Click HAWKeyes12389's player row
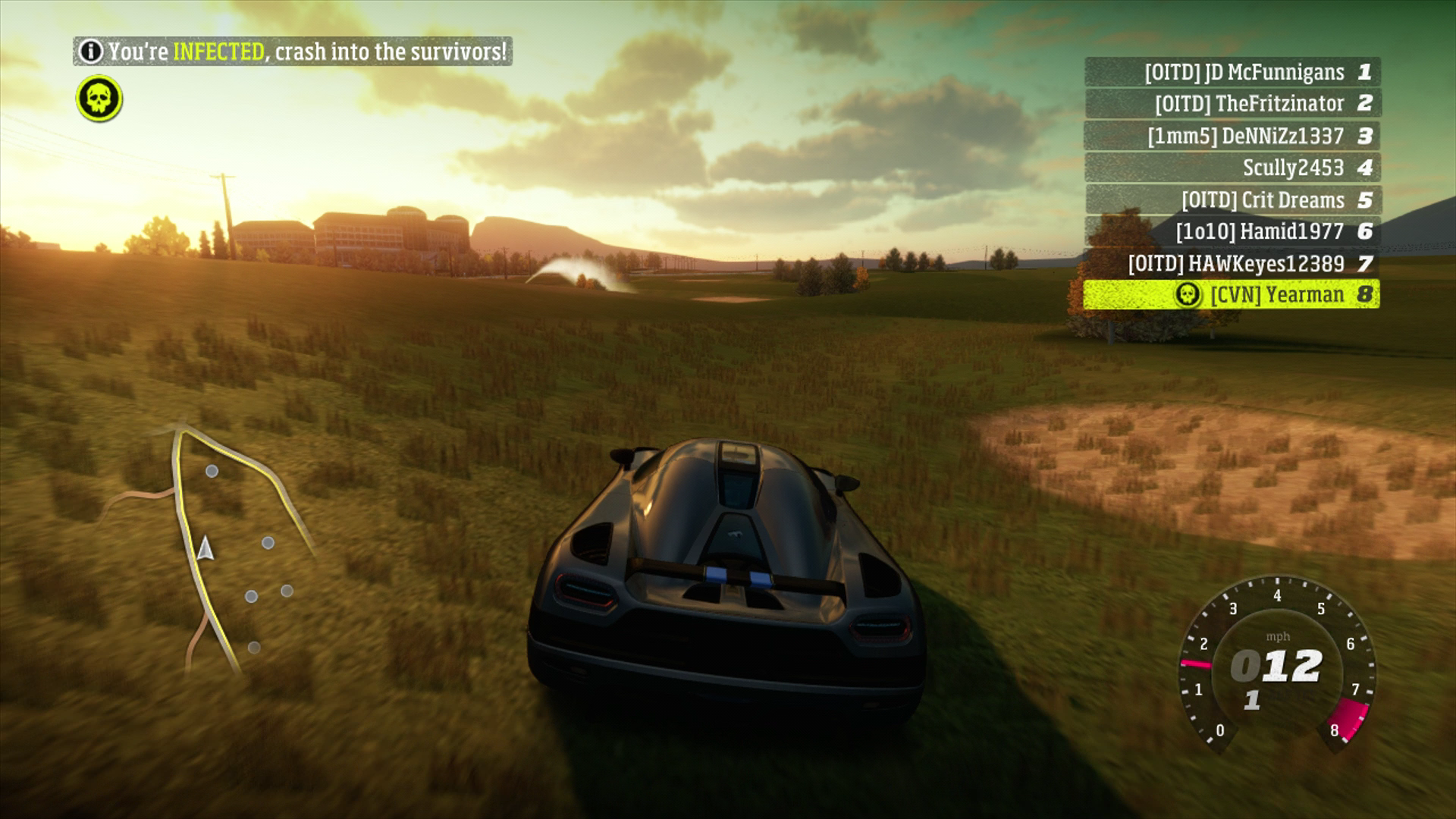The width and height of the screenshot is (1456, 819). click(1232, 263)
